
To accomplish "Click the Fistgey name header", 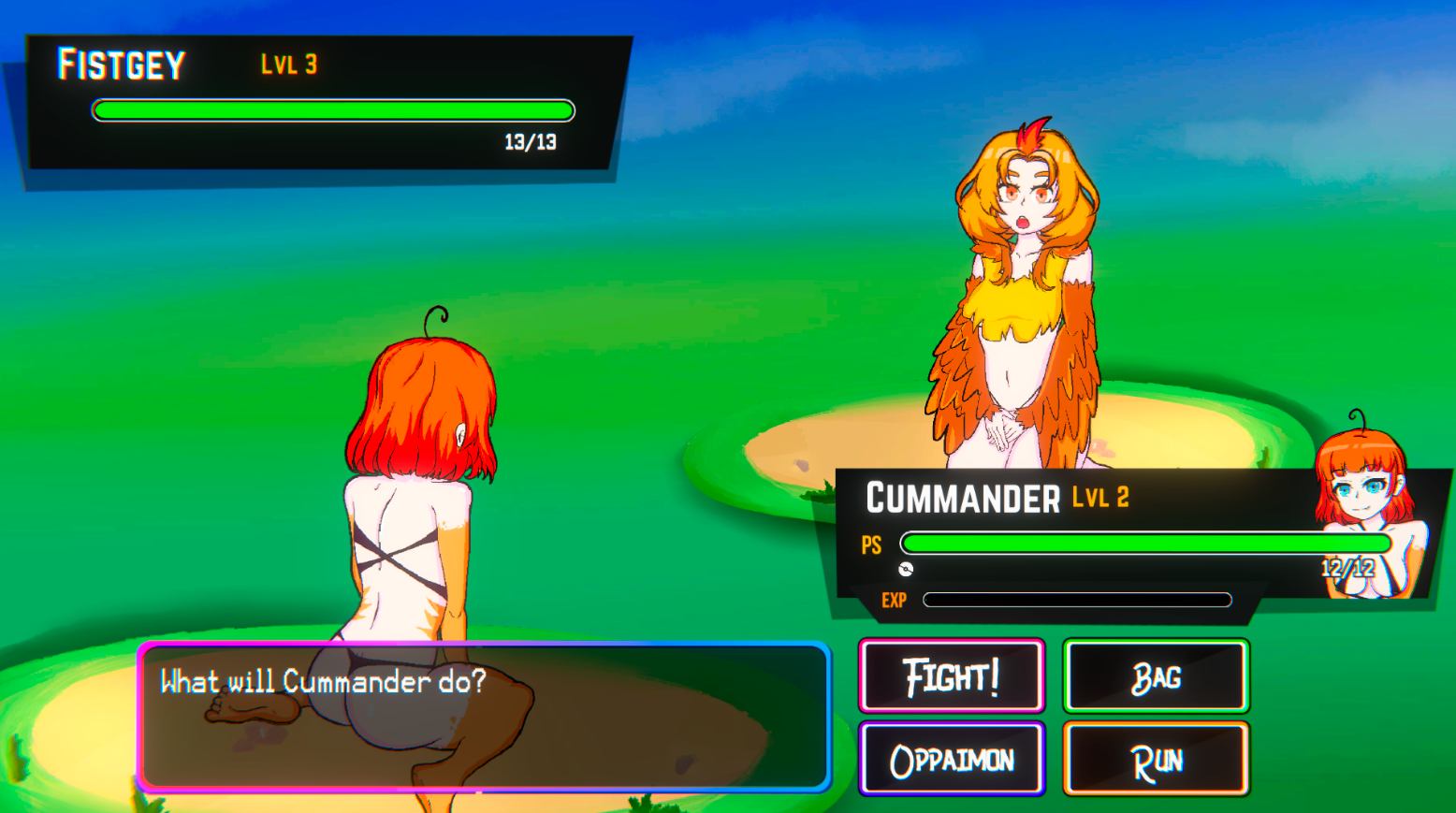I will tap(122, 64).
